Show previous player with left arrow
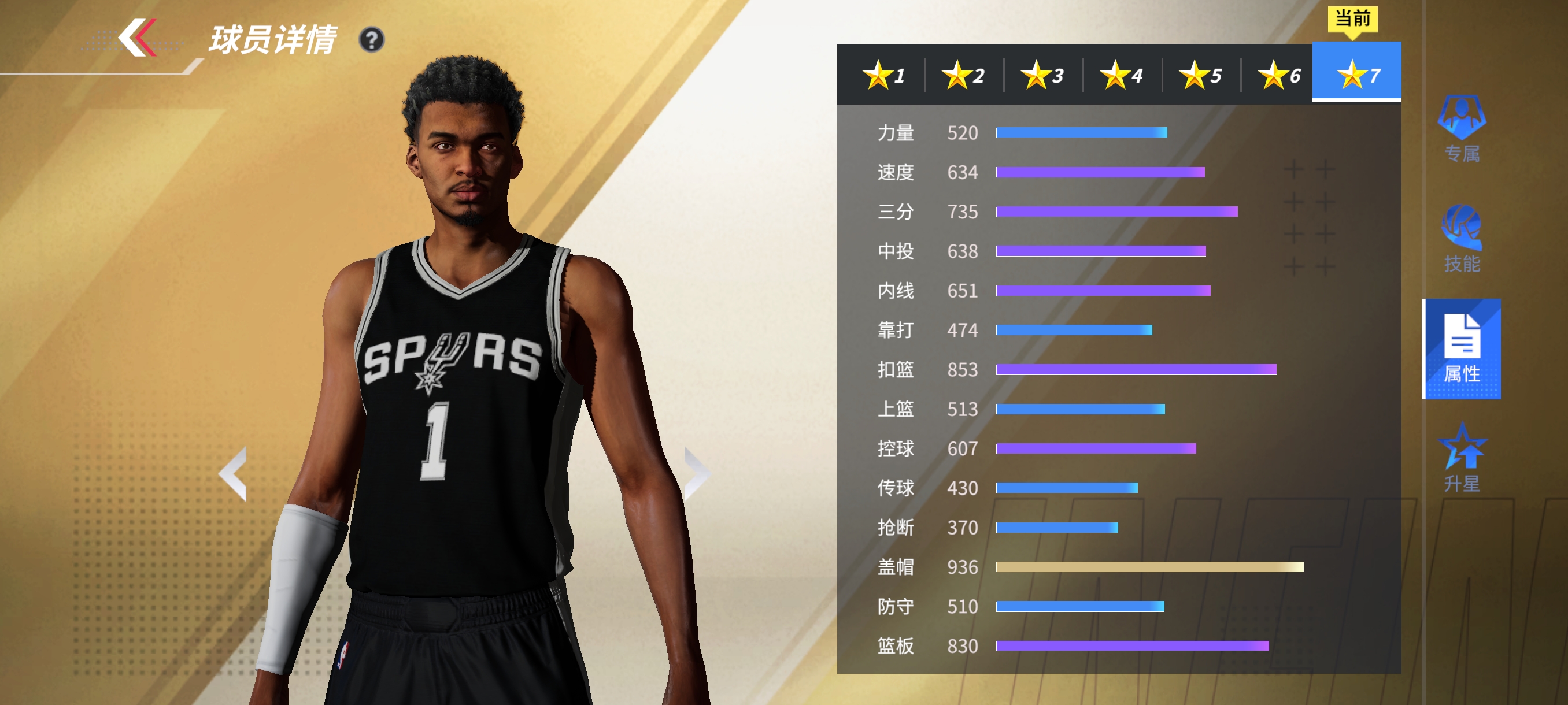The height and width of the screenshot is (705, 1568). [x=234, y=473]
